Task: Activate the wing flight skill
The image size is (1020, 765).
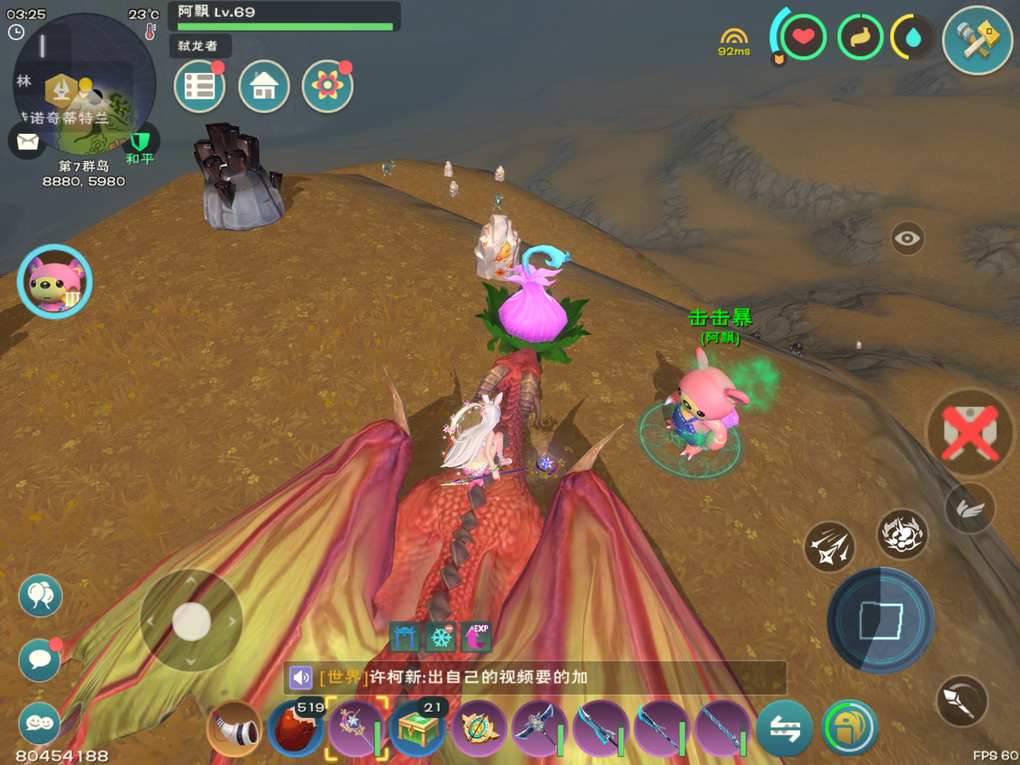Action: [x=969, y=508]
